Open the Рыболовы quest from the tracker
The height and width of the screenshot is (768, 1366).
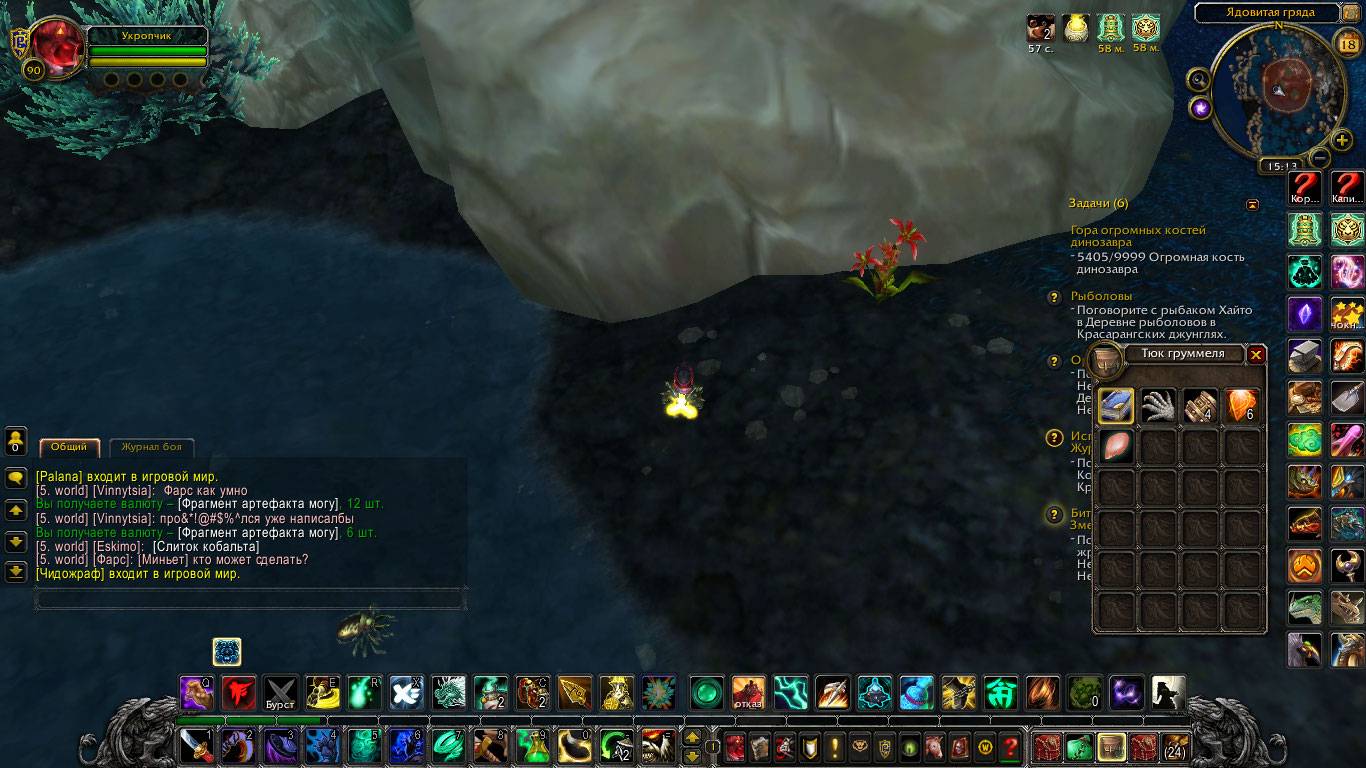pyautogui.click(x=1101, y=296)
